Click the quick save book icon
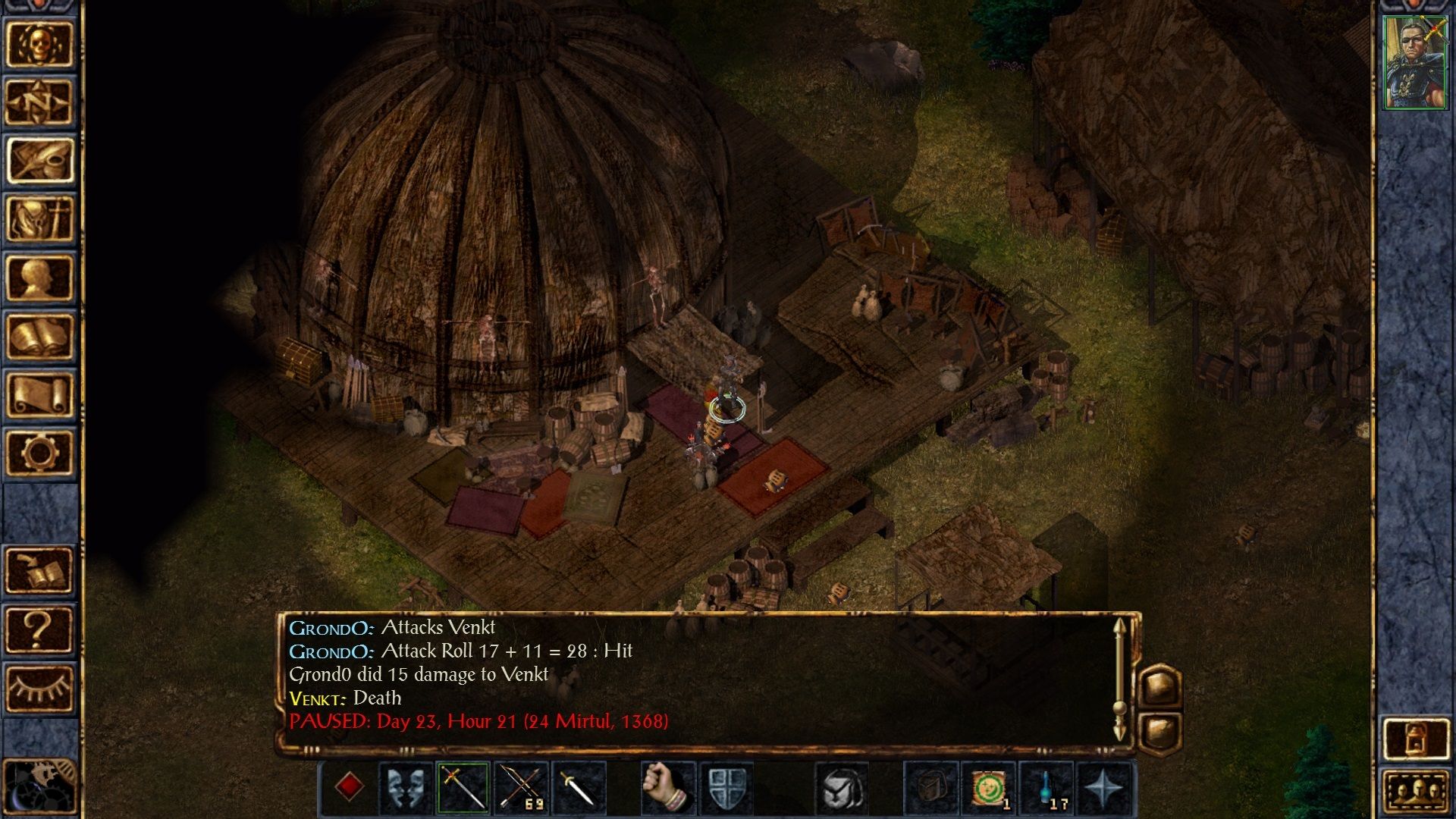1456x819 pixels. (x=39, y=570)
